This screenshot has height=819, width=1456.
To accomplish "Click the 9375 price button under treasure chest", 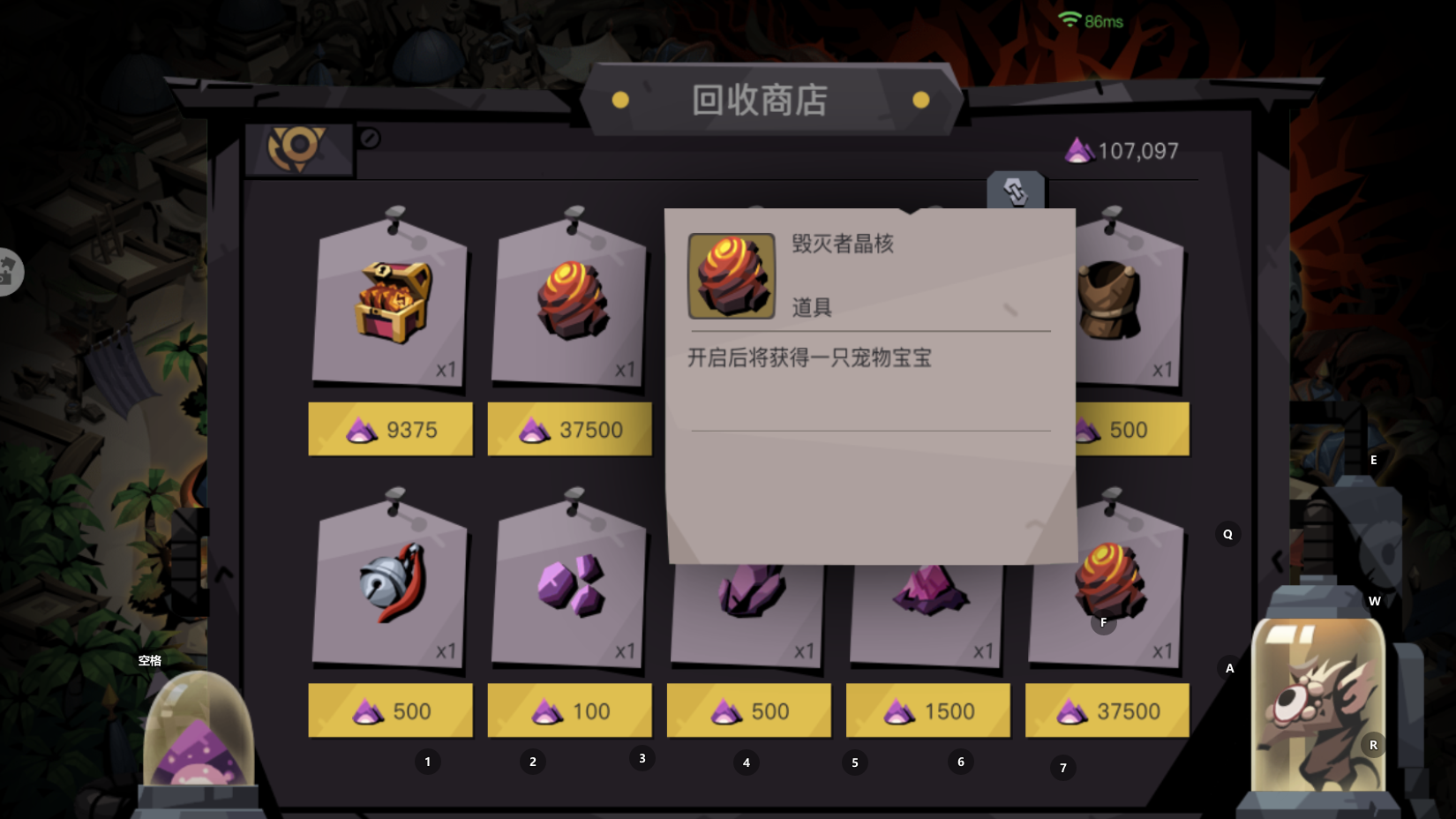I will tap(389, 429).
